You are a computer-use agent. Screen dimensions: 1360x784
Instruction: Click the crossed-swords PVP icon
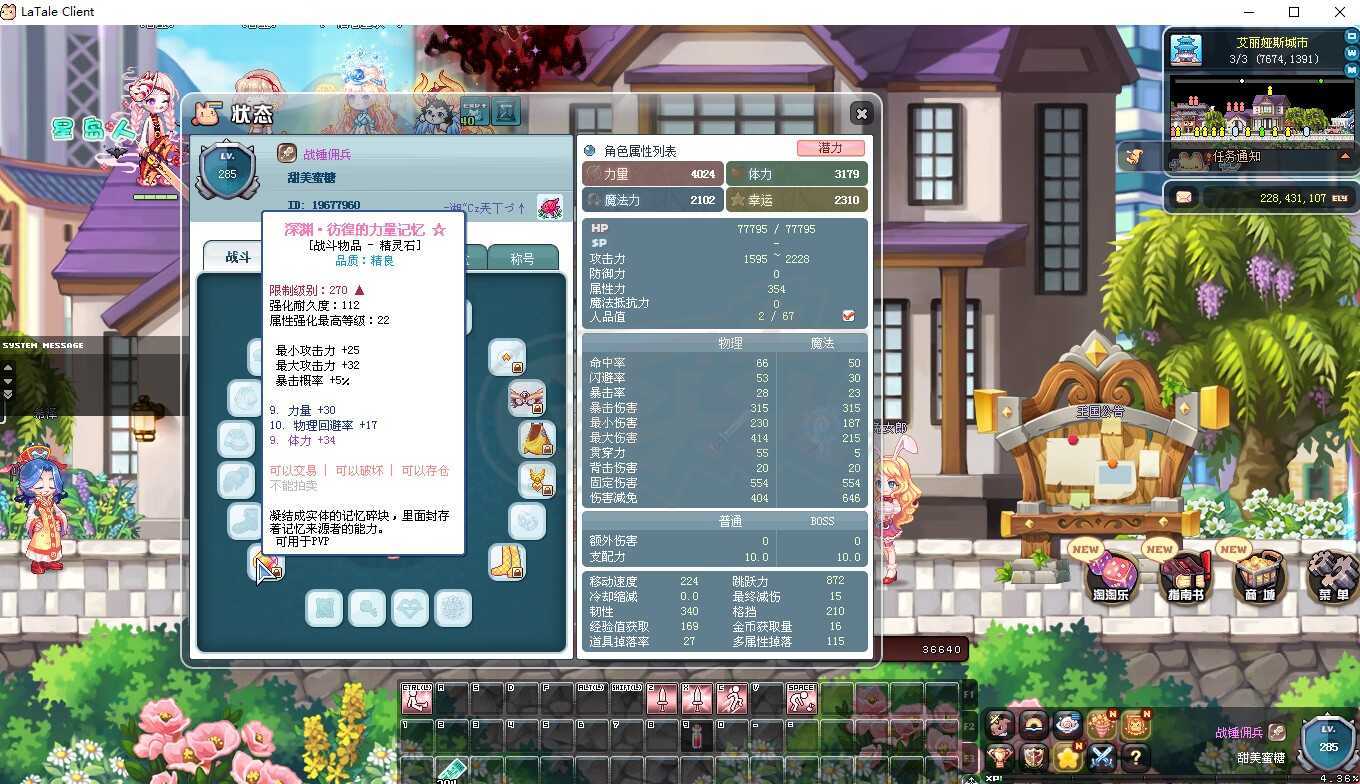[1100, 757]
